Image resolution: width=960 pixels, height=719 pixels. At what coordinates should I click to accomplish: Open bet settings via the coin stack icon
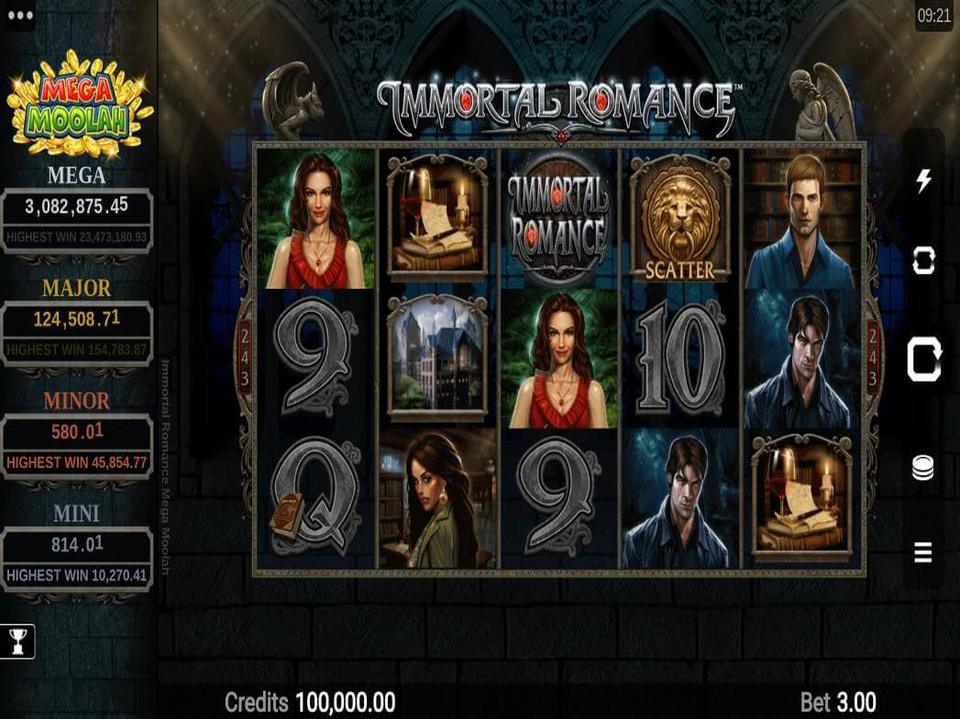point(923,467)
